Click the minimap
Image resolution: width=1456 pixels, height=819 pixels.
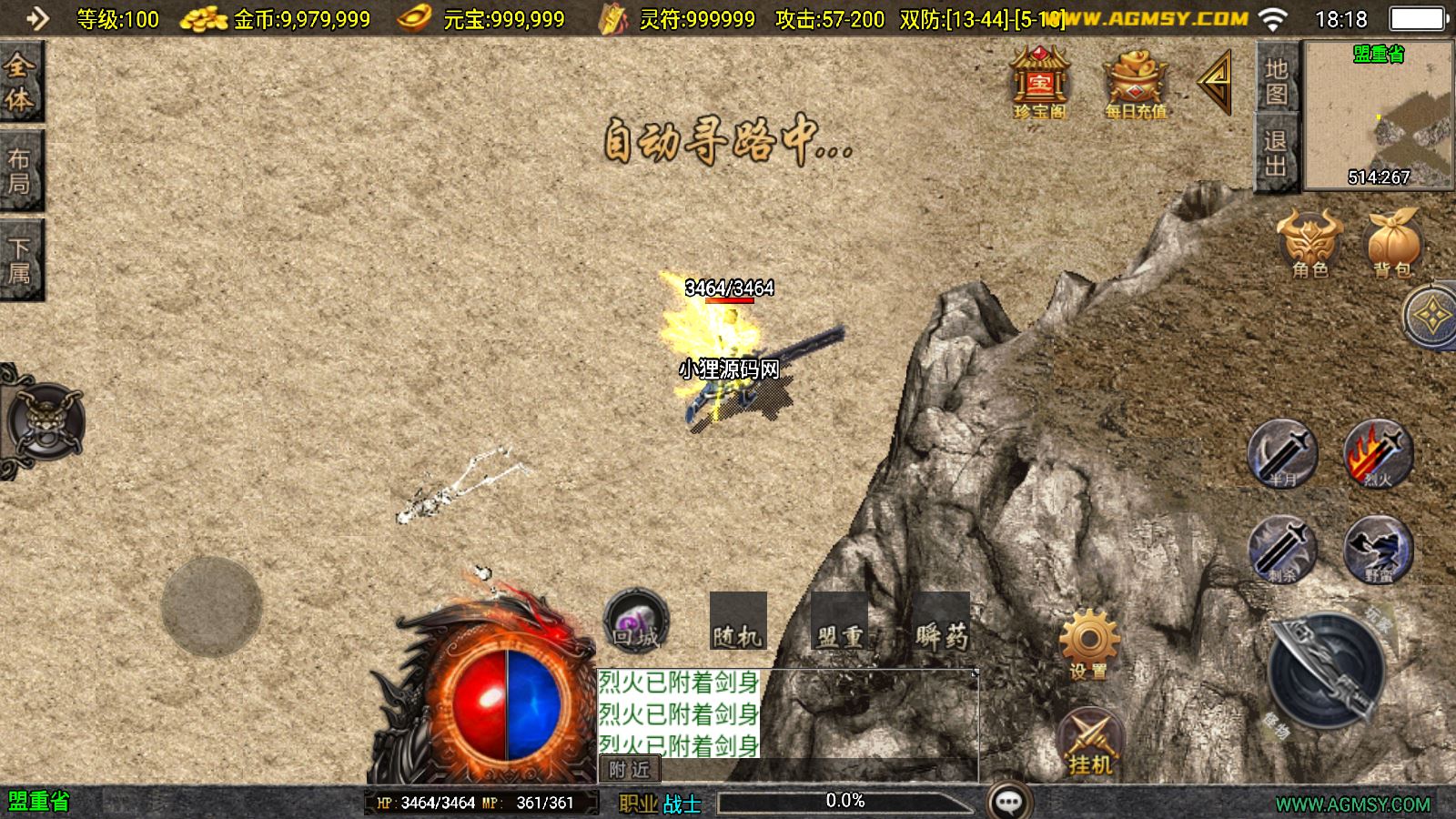pyautogui.click(x=1379, y=116)
